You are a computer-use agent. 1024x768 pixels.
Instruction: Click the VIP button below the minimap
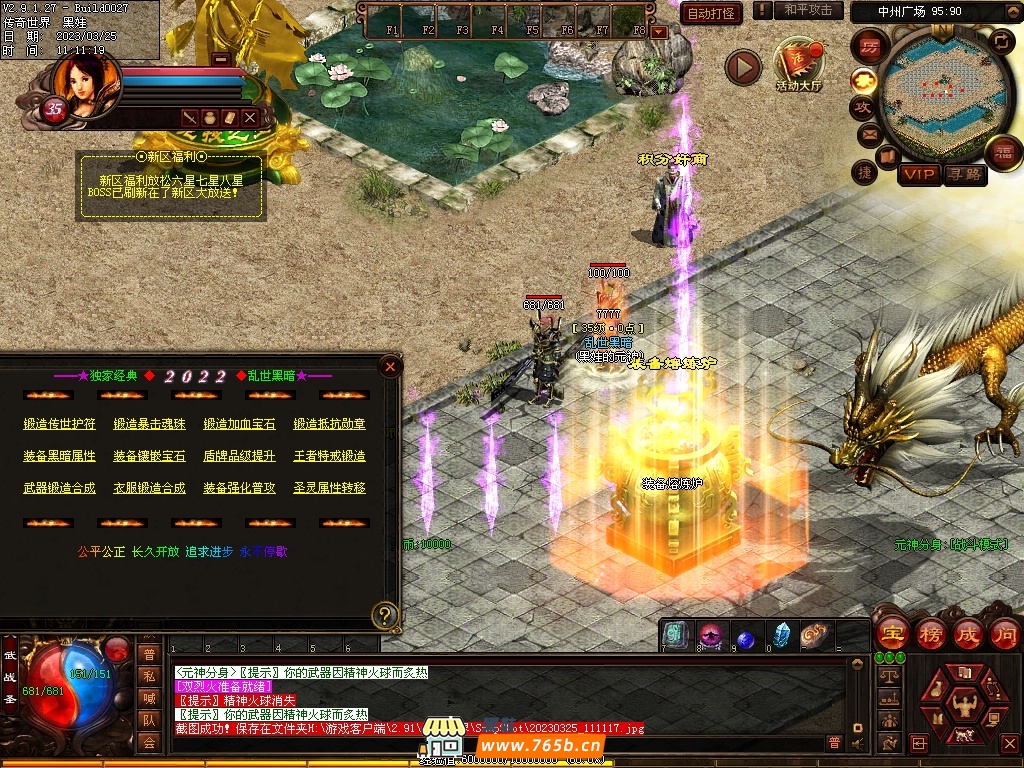pos(918,174)
